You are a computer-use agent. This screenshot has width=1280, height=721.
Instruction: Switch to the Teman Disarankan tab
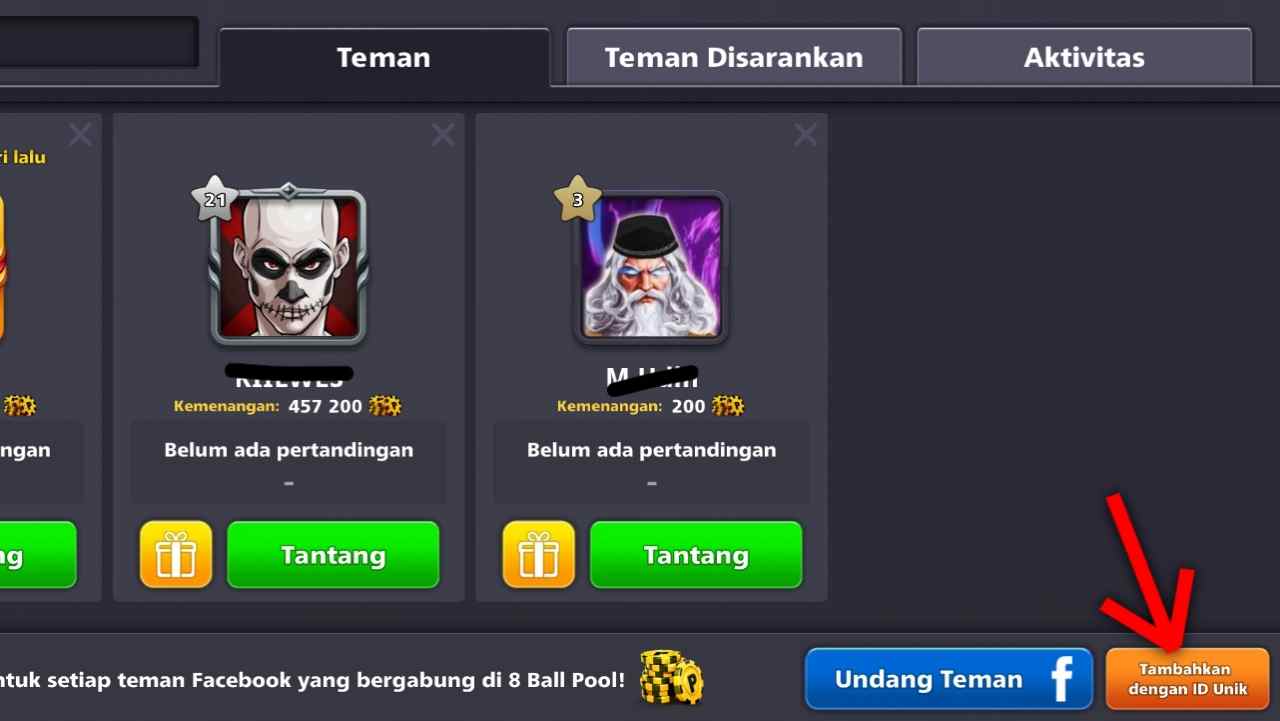pyautogui.click(x=733, y=57)
